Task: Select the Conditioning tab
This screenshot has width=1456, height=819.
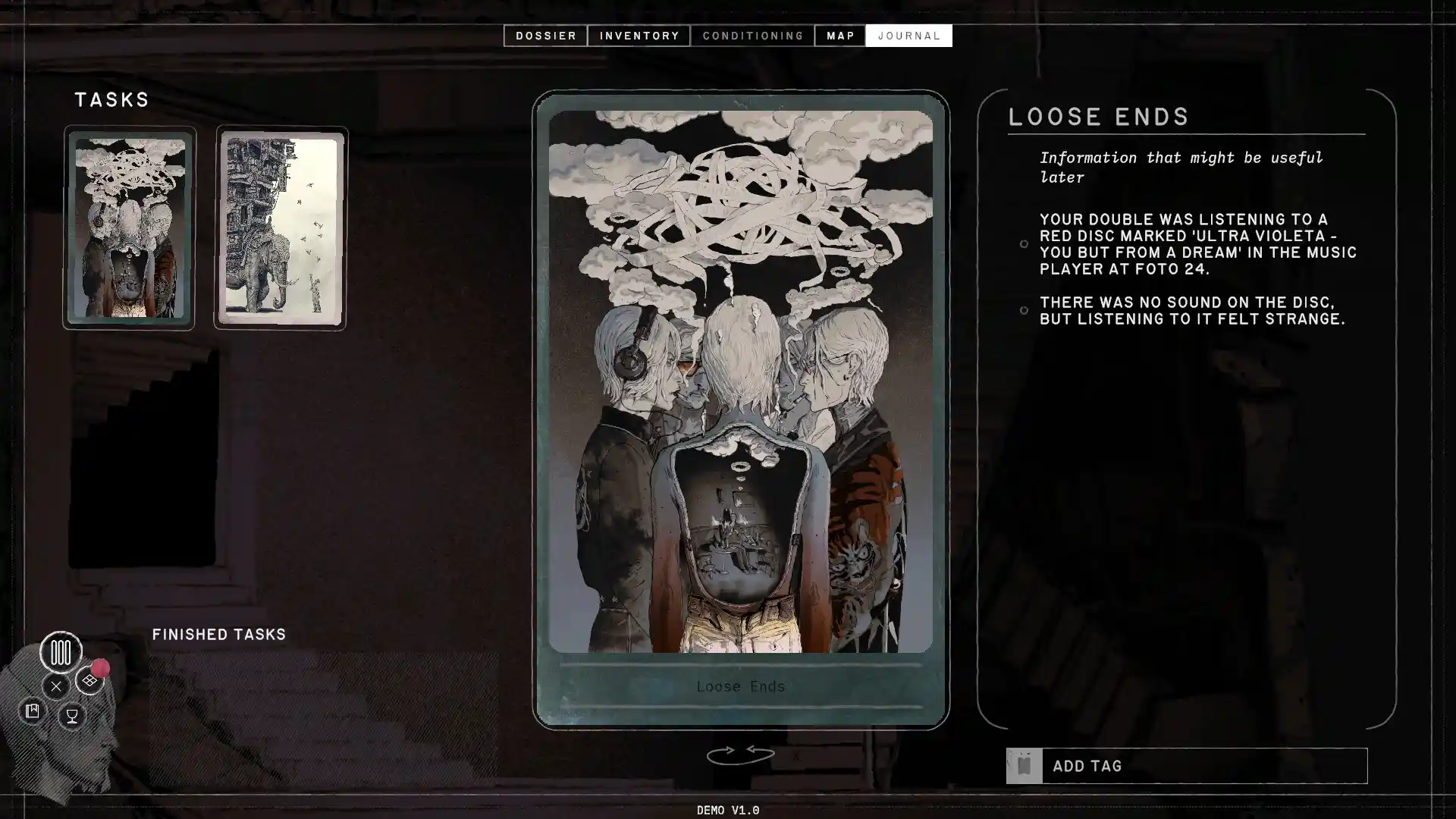Action: 752,36
